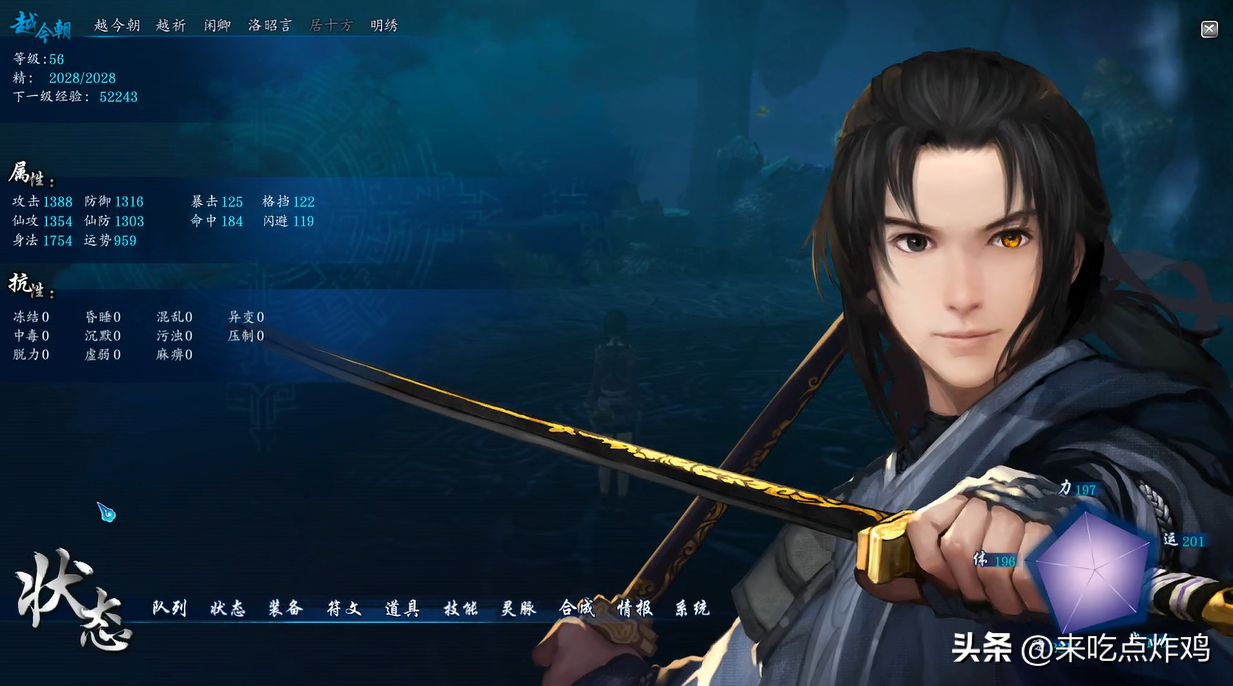The image size is (1233, 686).
Task: Show 洛昭言 character status
Action: (x=270, y=26)
